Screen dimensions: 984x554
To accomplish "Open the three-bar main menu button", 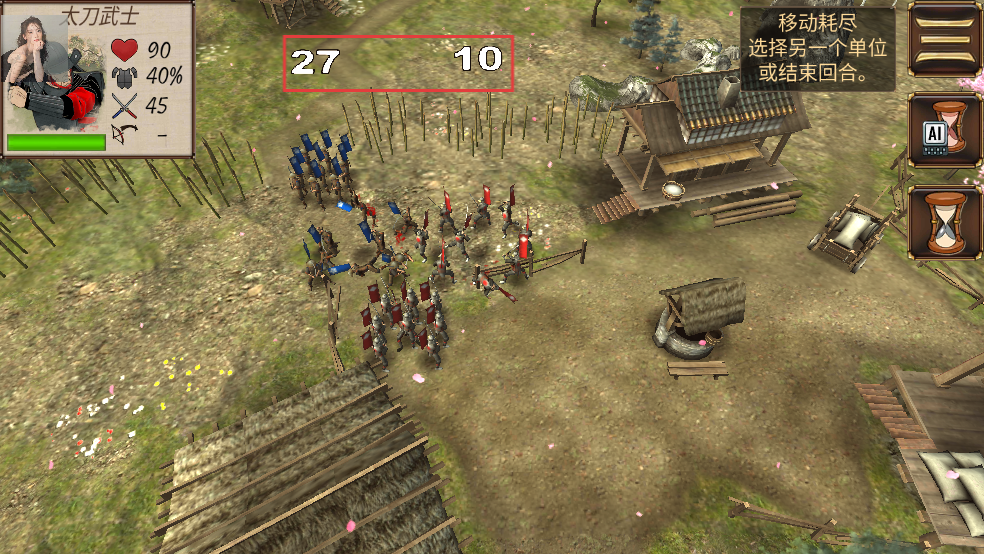I will (x=945, y=40).
